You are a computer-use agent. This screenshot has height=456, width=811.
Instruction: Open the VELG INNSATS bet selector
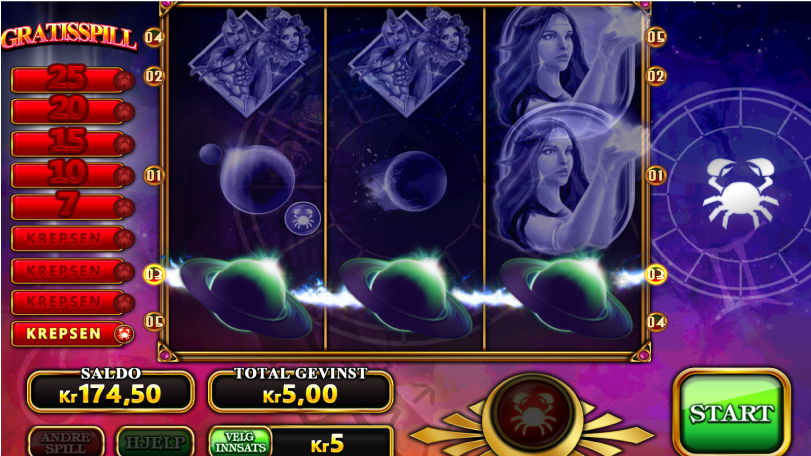(240, 442)
